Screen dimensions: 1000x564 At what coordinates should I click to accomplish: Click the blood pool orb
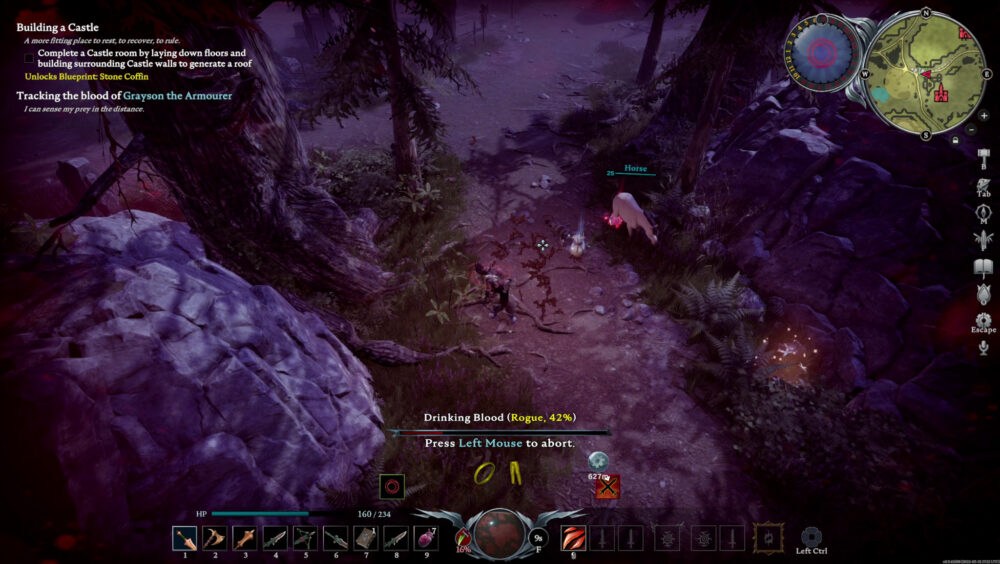(x=500, y=534)
